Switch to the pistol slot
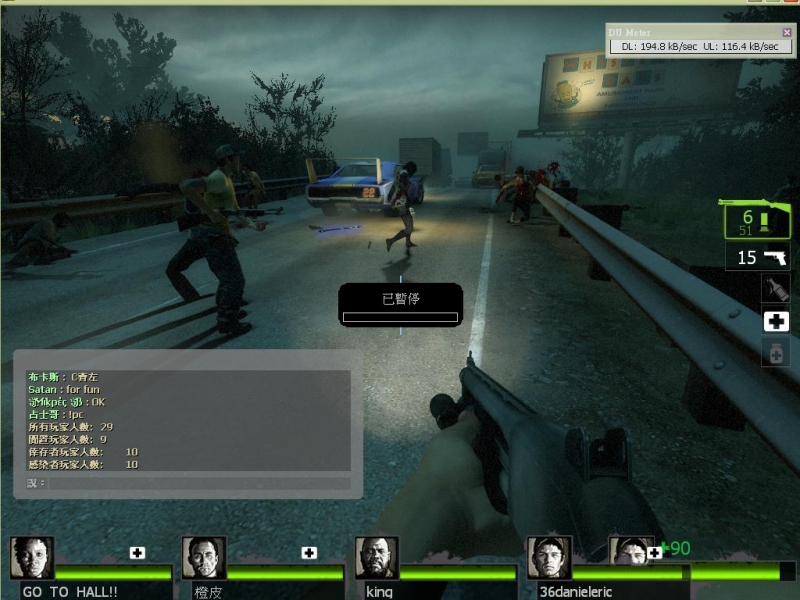800x600 pixels. click(x=757, y=257)
